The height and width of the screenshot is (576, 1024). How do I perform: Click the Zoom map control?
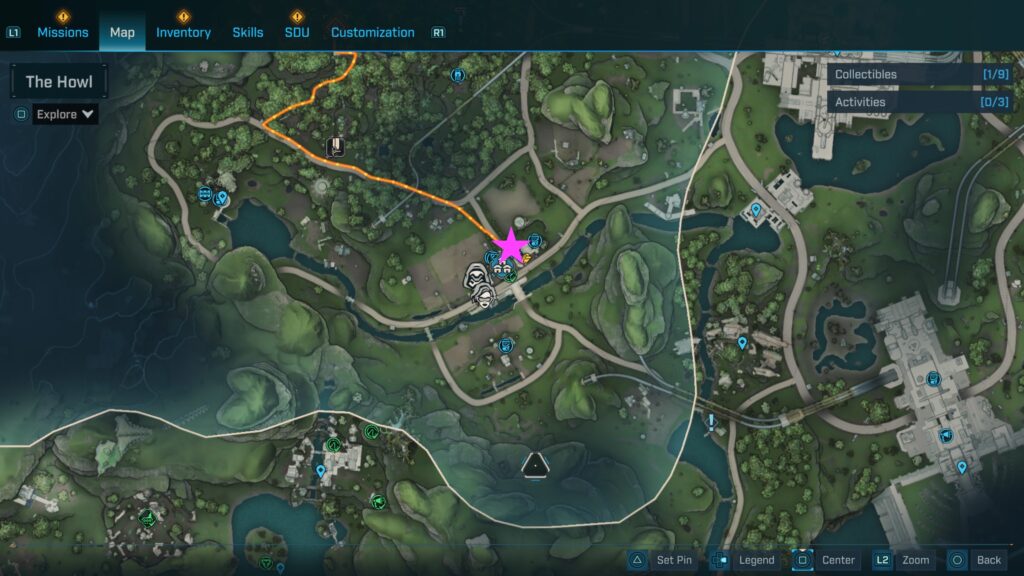(904, 560)
